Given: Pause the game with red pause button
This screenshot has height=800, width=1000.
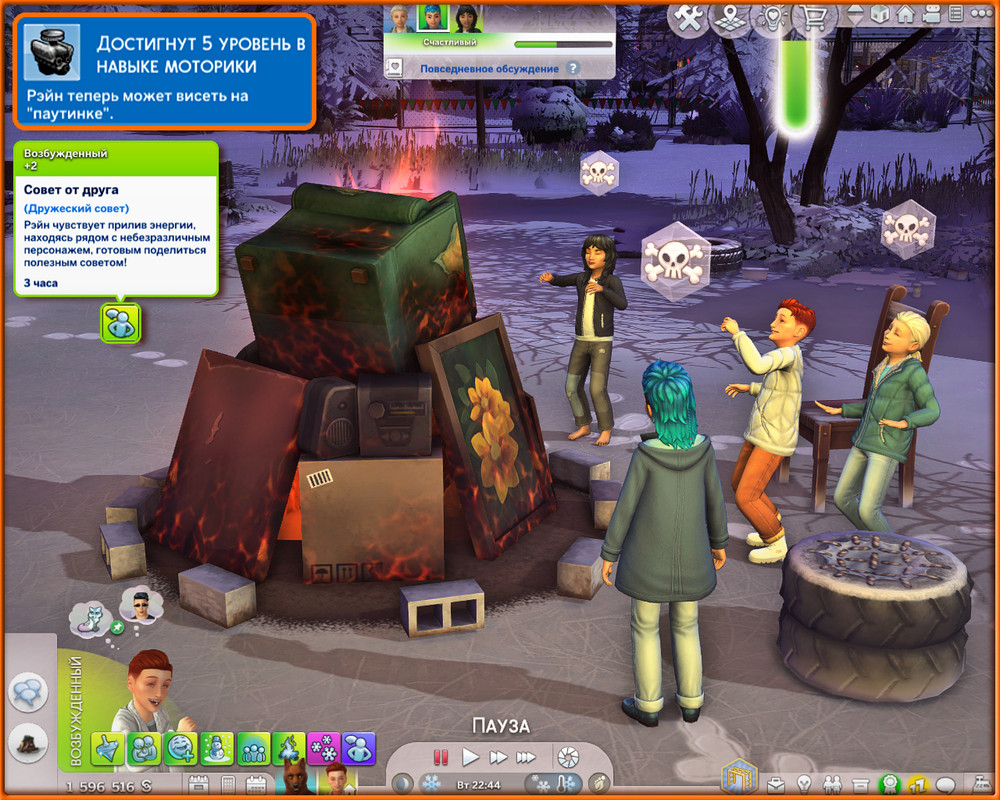Looking at the screenshot, I should (440, 757).
